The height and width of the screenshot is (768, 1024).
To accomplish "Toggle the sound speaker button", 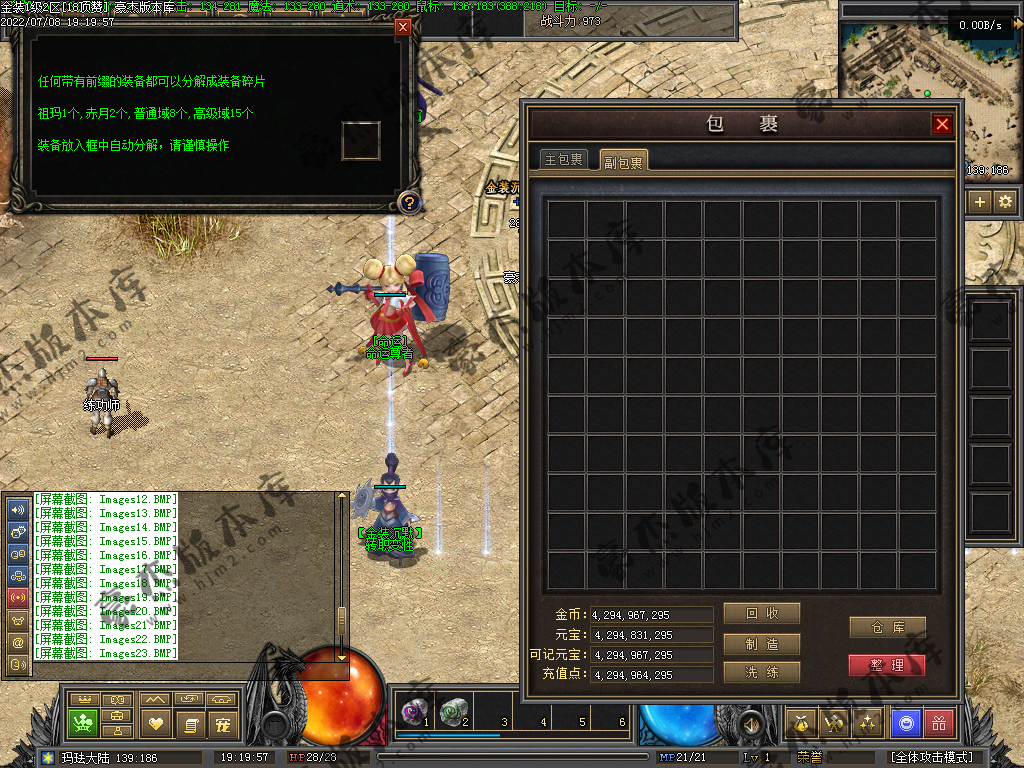I will 750,722.
